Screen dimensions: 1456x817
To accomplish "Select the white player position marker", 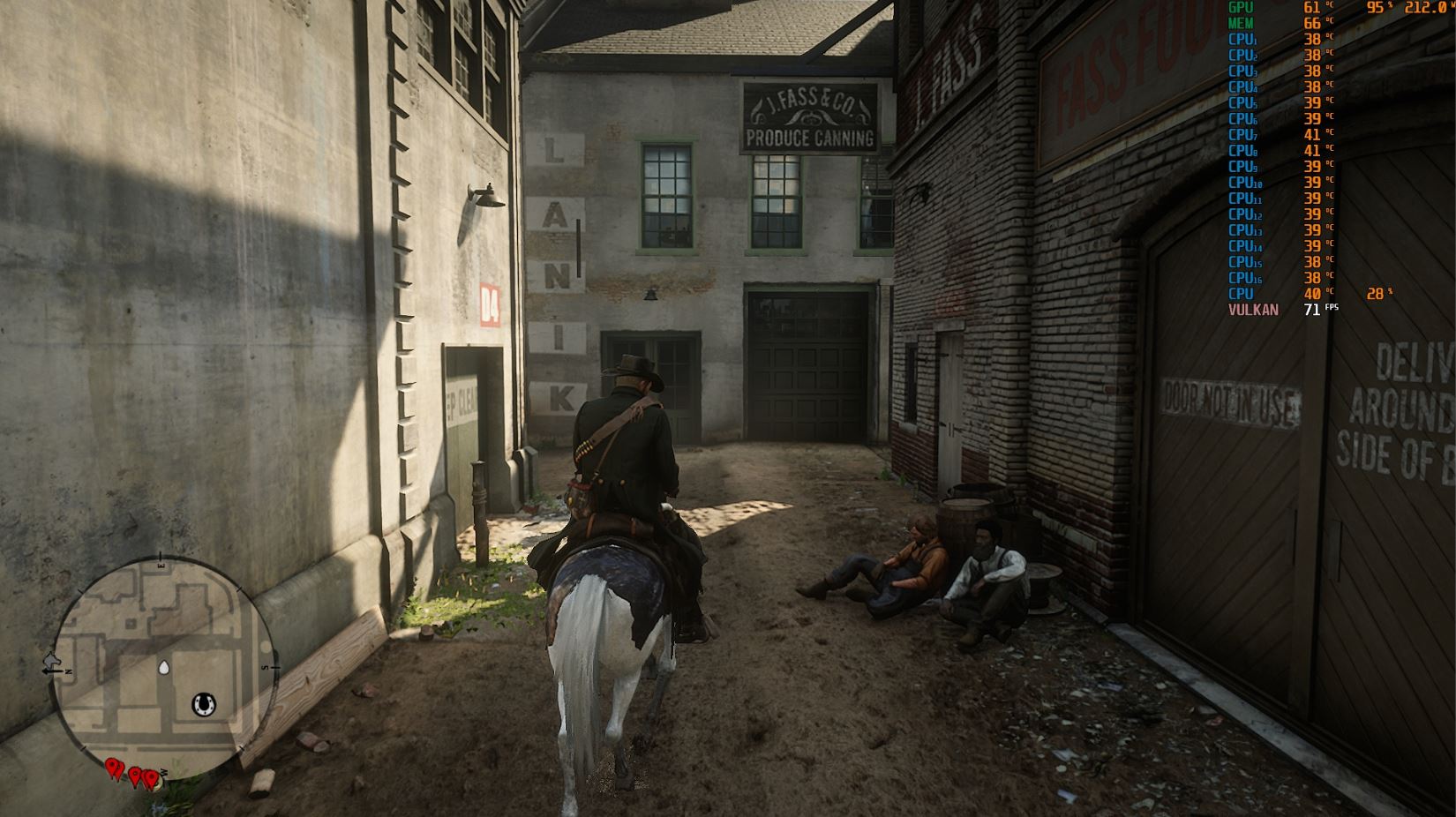I will pos(163,668).
